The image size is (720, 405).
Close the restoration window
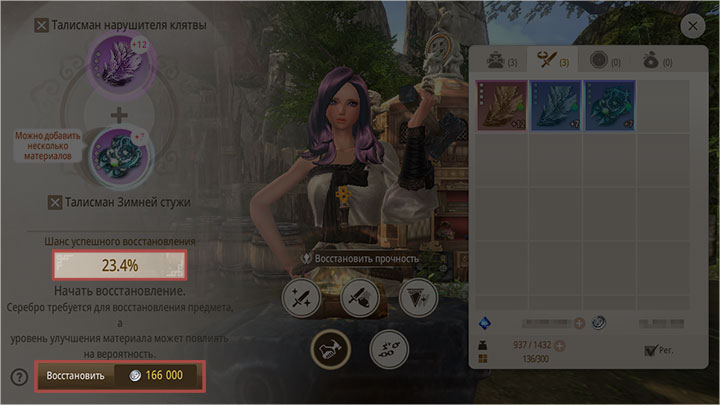691,27
